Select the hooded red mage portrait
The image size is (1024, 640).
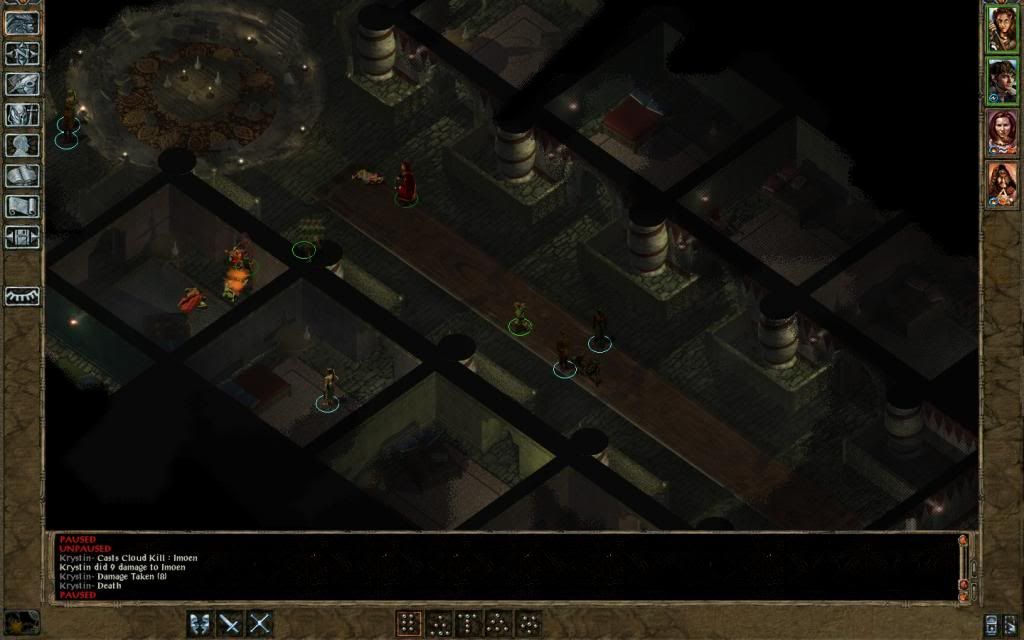pos(1001,185)
